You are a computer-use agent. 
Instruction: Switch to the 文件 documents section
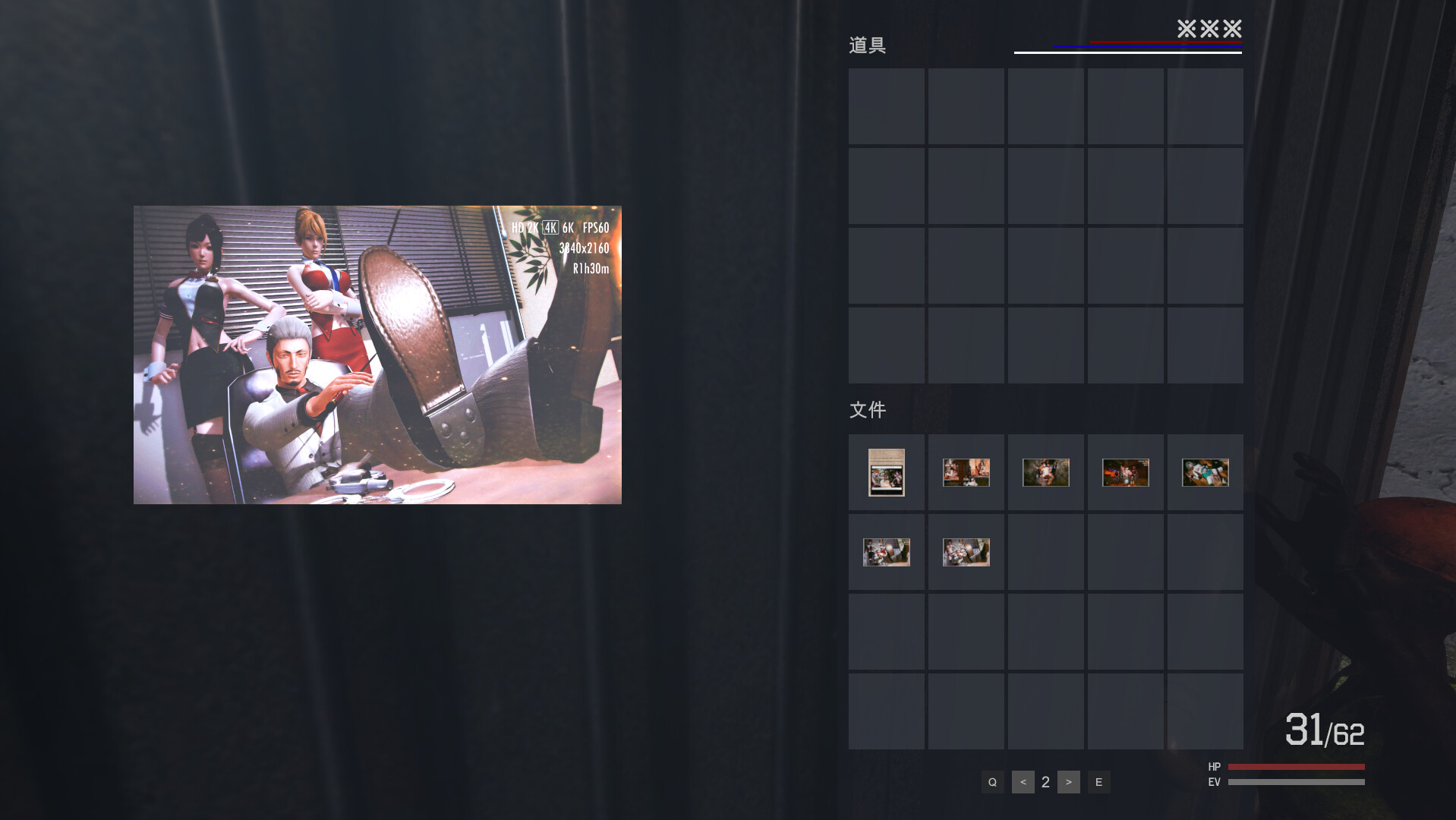pyautogui.click(x=867, y=409)
